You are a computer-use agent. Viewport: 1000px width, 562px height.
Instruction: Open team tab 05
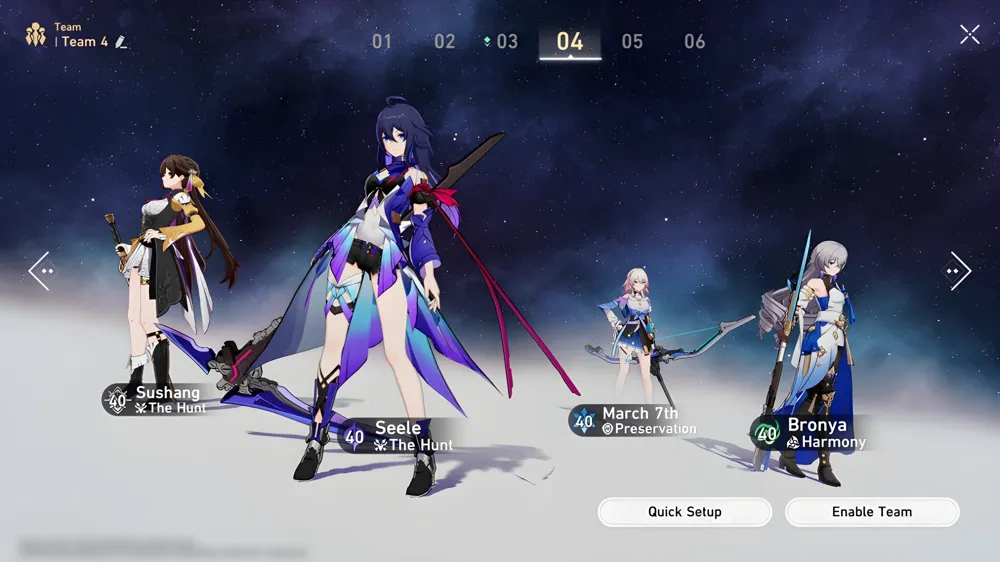632,42
